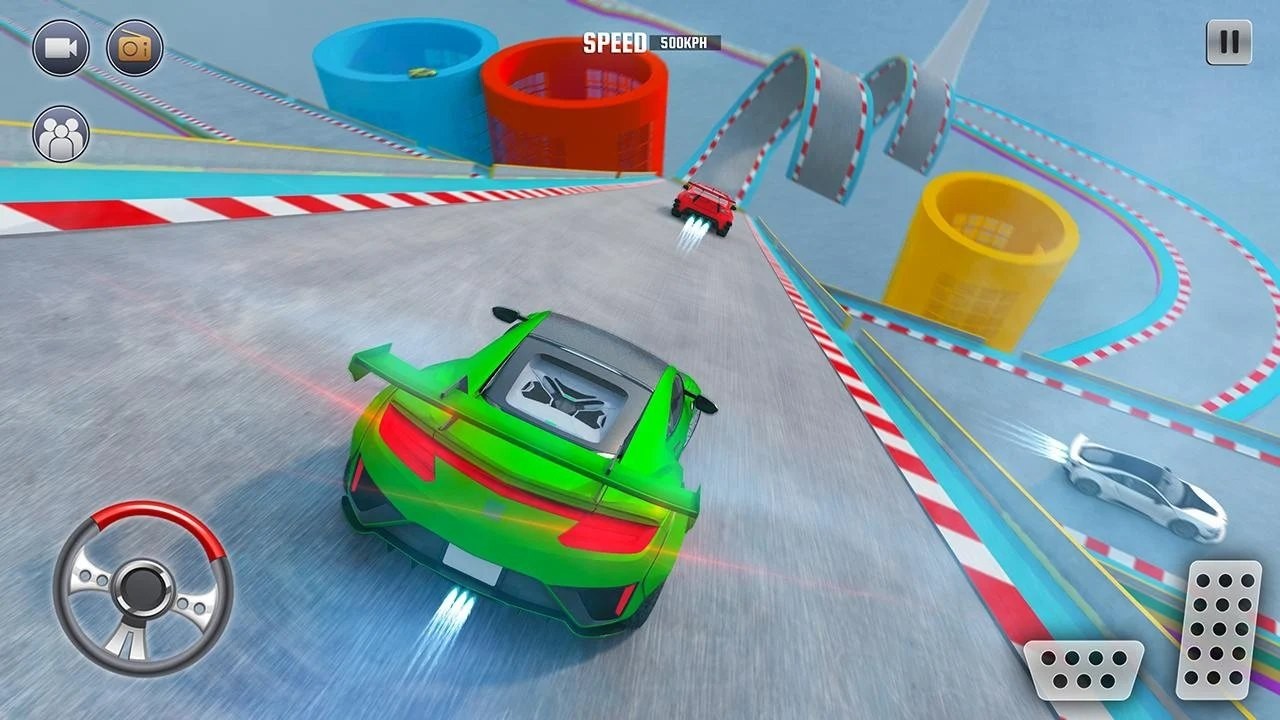Click the video recording icon
This screenshot has width=1280, height=720.
click(62, 46)
